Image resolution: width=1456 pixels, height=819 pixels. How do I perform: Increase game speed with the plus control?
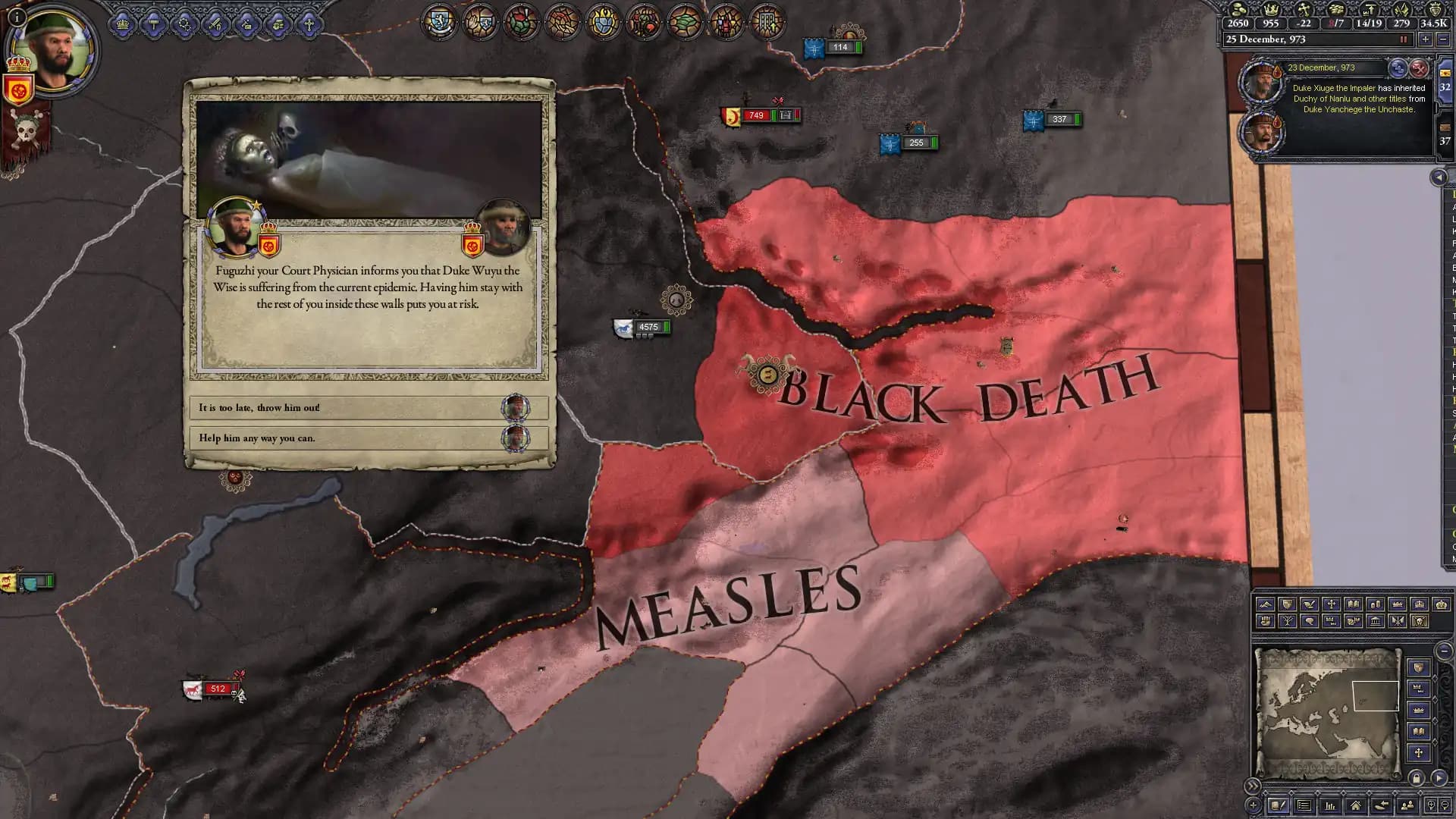[1426, 39]
